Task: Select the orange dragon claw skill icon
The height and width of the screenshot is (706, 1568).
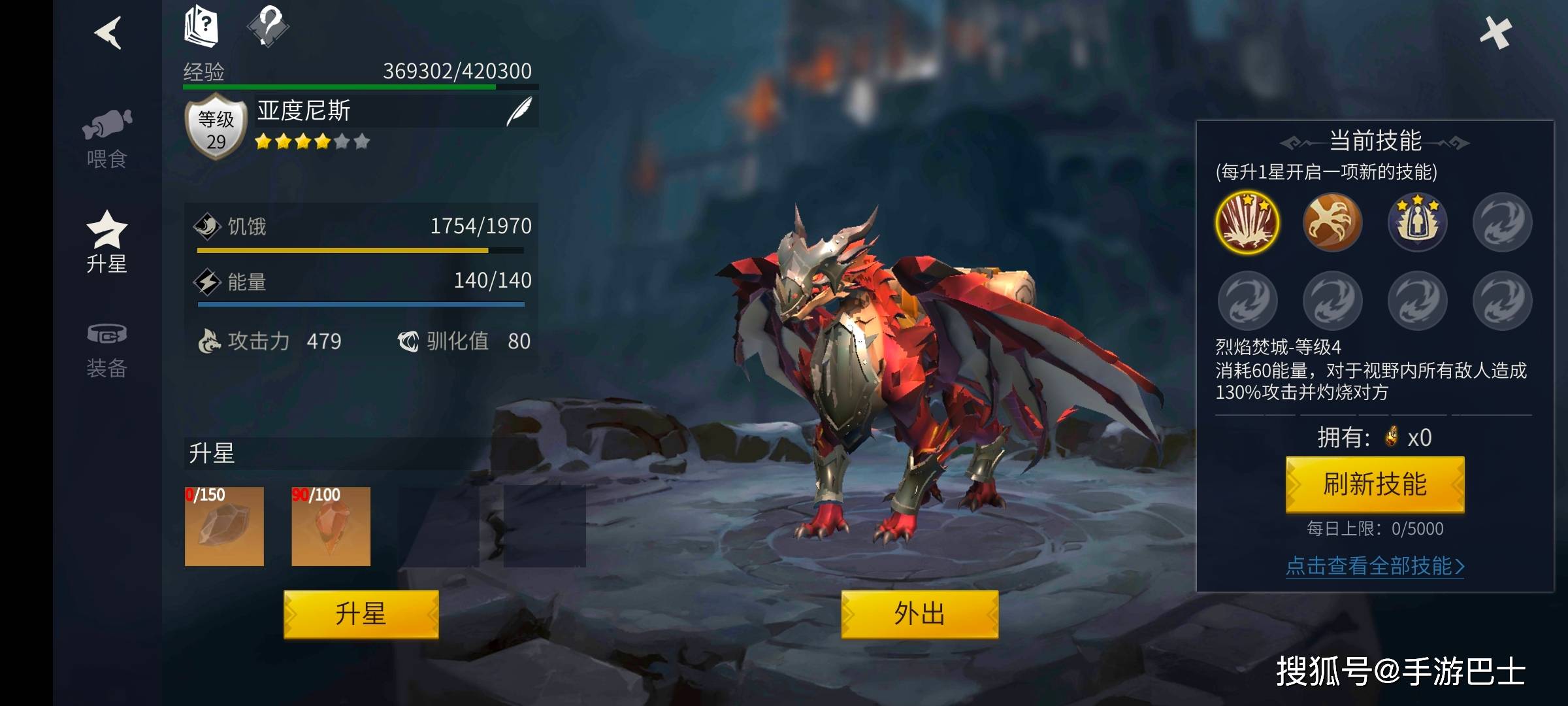Action: [1332, 223]
